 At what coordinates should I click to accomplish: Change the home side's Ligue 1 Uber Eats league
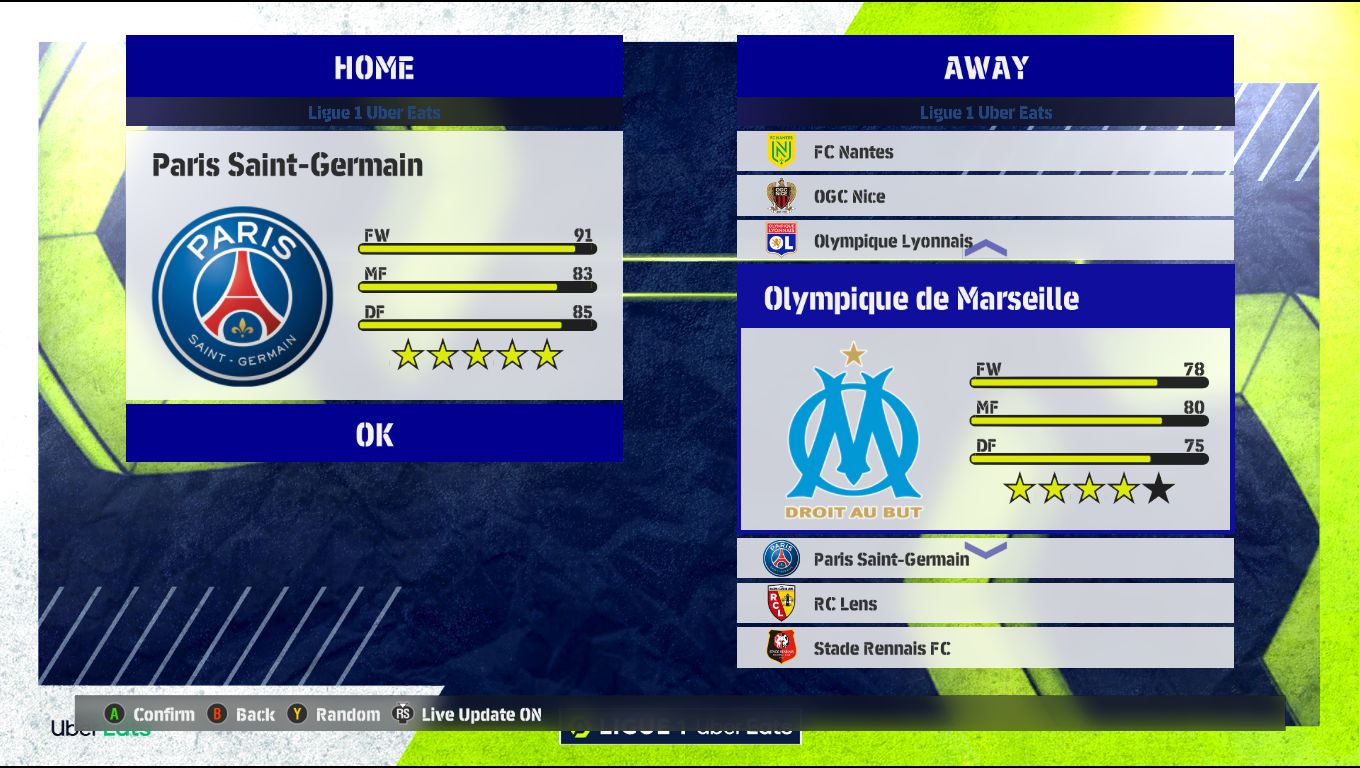pyautogui.click(x=374, y=112)
